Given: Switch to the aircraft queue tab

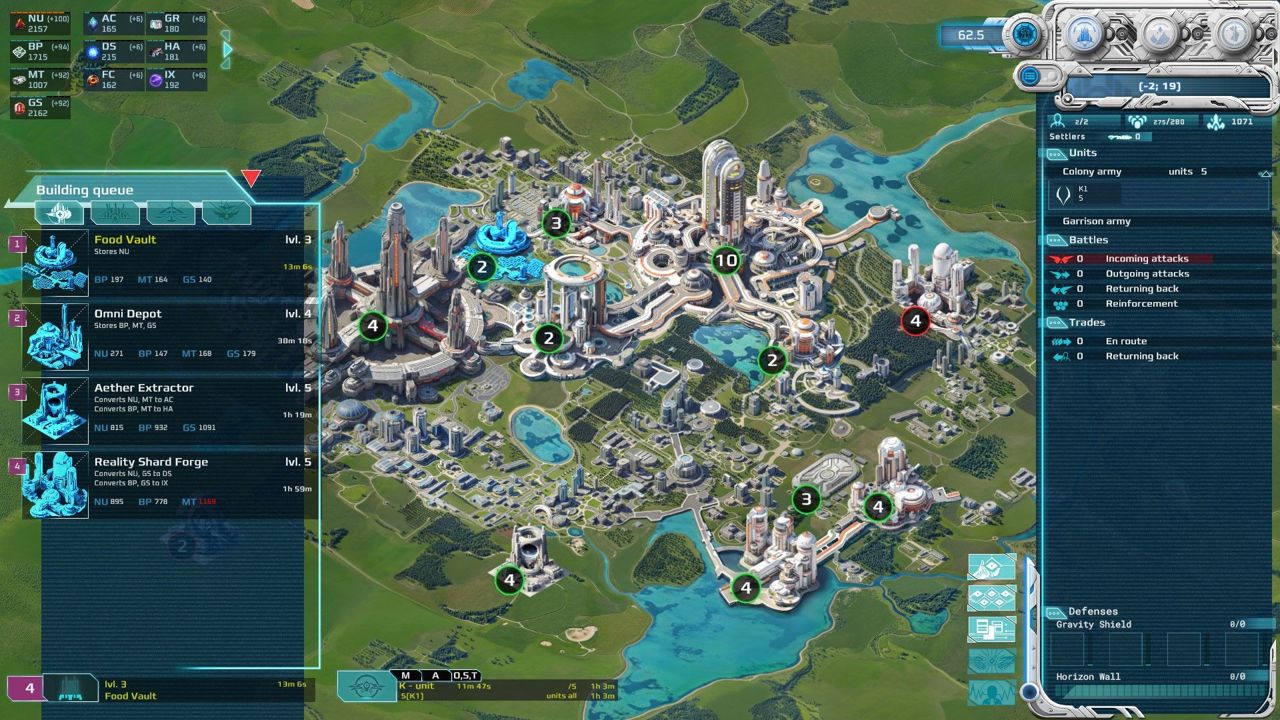Looking at the screenshot, I should pyautogui.click(x=171, y=212).
